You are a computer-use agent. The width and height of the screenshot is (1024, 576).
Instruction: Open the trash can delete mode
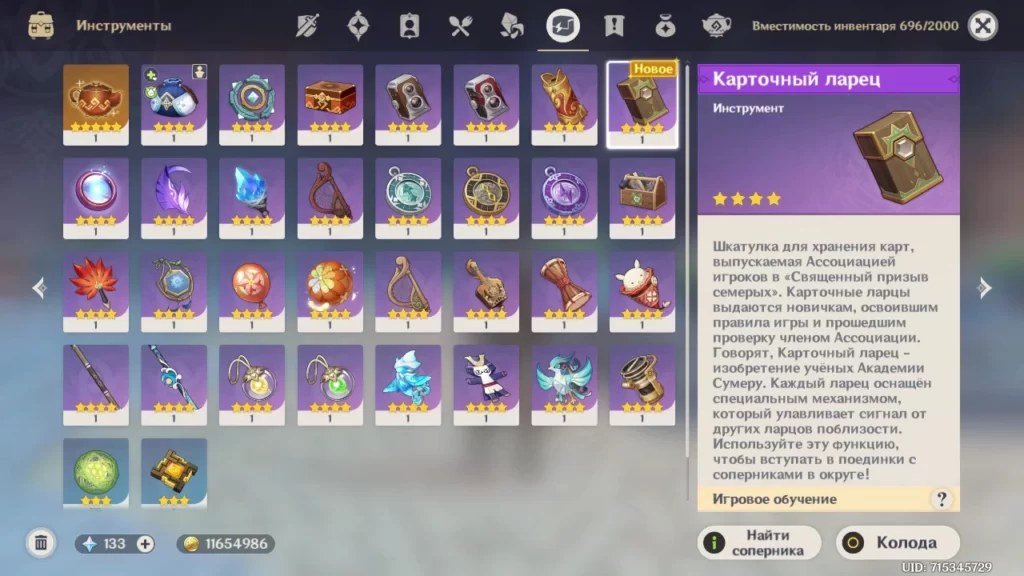click(41, 543)
